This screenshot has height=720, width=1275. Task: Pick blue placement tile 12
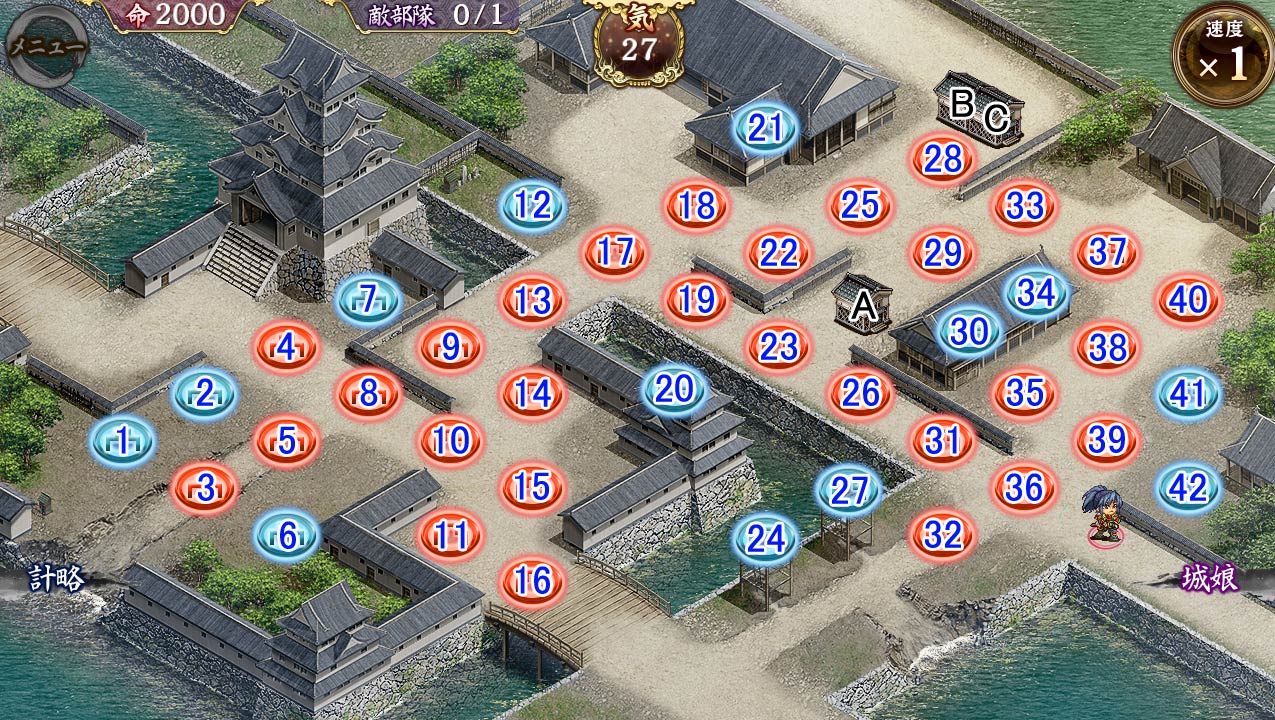point(533,205)
